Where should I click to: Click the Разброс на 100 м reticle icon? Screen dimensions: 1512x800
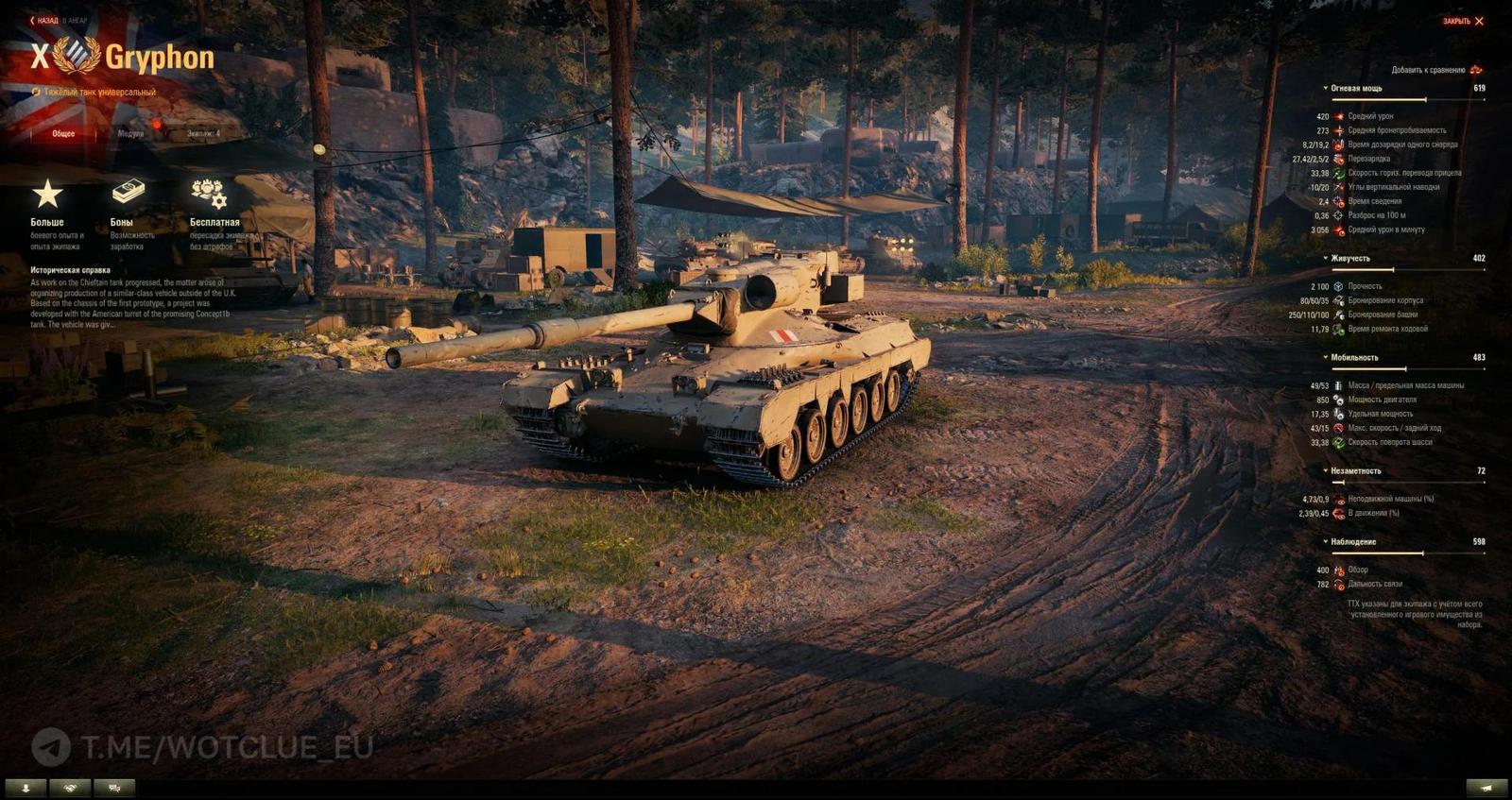[1338, 215]
